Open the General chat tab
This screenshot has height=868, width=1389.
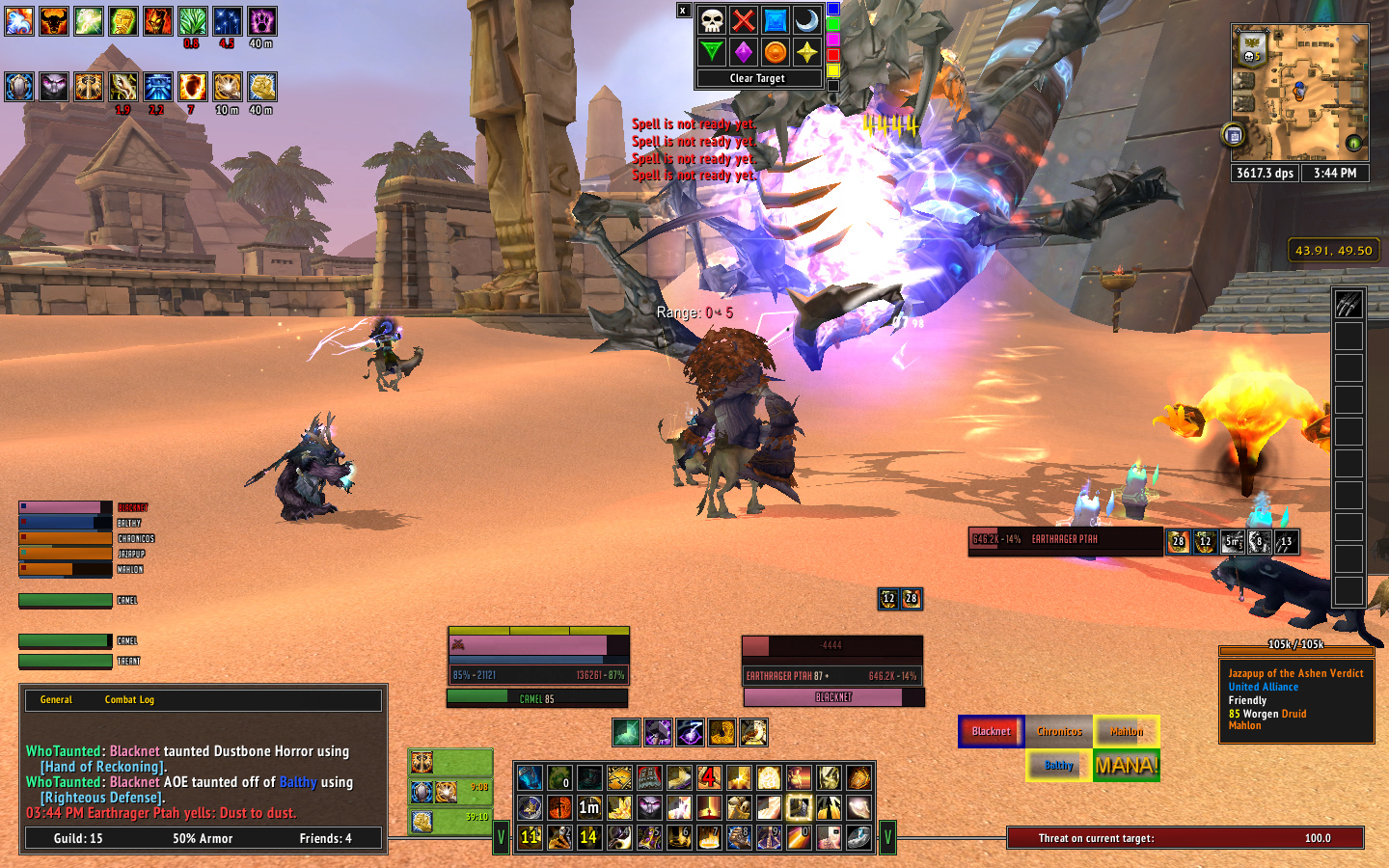(56, 700)
